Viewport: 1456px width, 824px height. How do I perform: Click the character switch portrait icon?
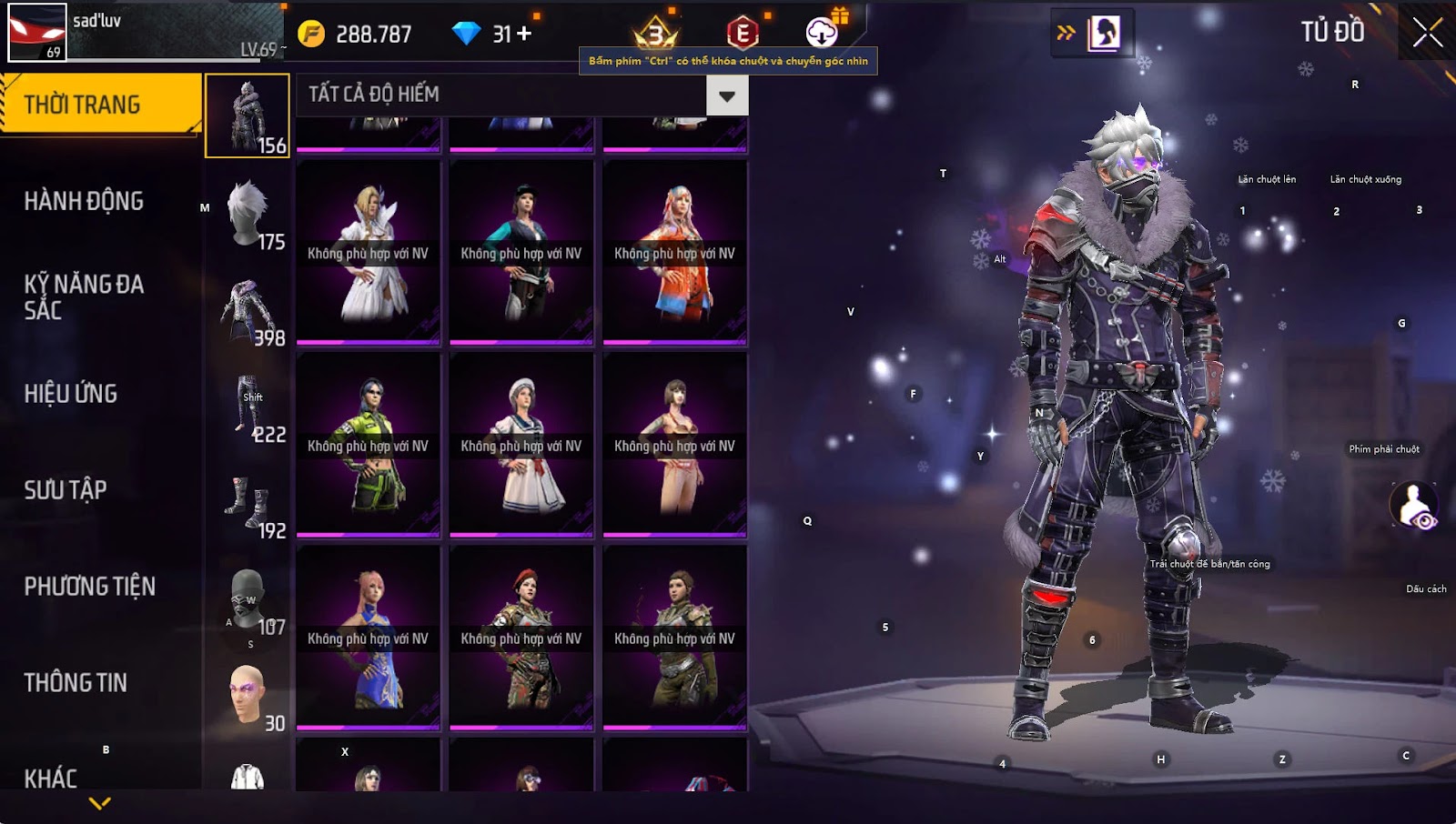click(x=1104, y=34)
